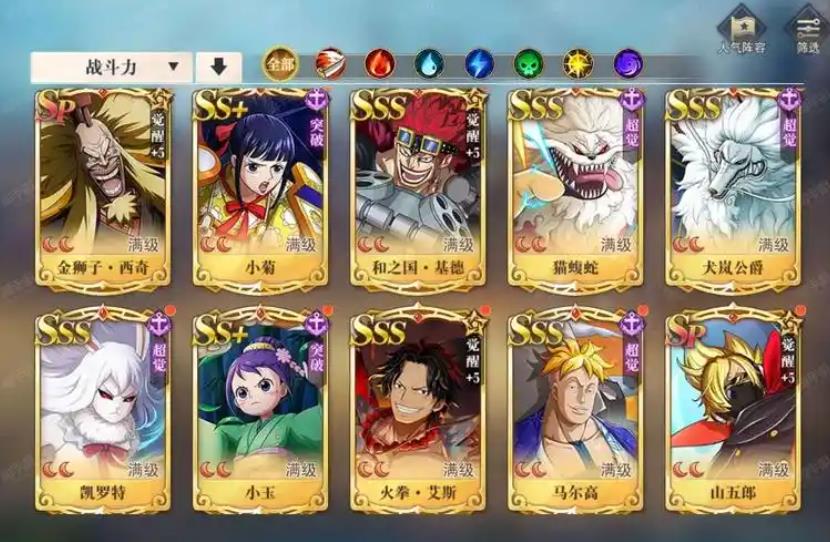Open the 战斗力 sort dropdown
The height and width of the screenshot is (542, 830).
pos(109,68)
